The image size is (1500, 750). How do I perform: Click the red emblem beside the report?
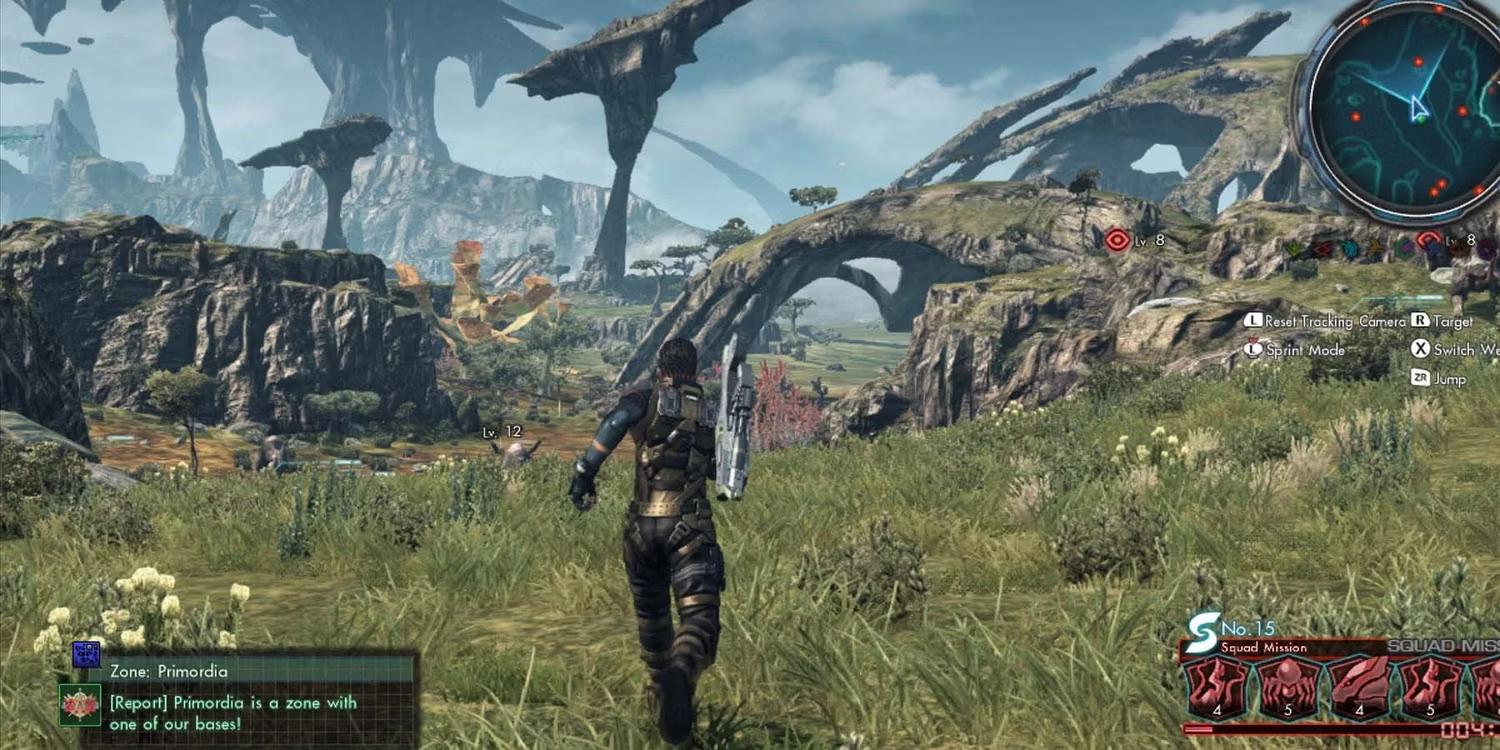(x=79, y=706)
